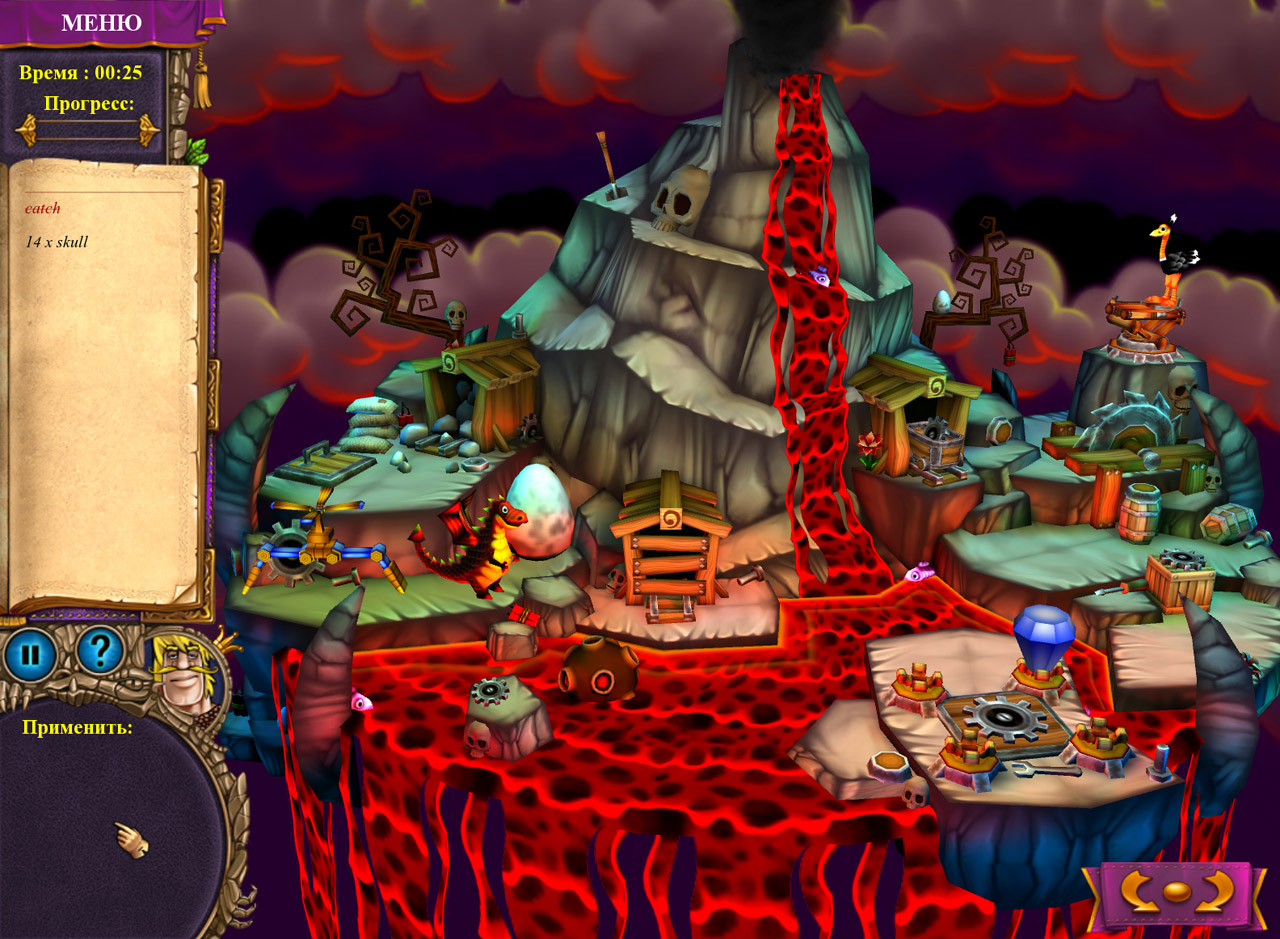Viewport: 1280px width, 939px height.
Task: Select the '14 x skull' objective entry
Action: click(x=57, y=242)
